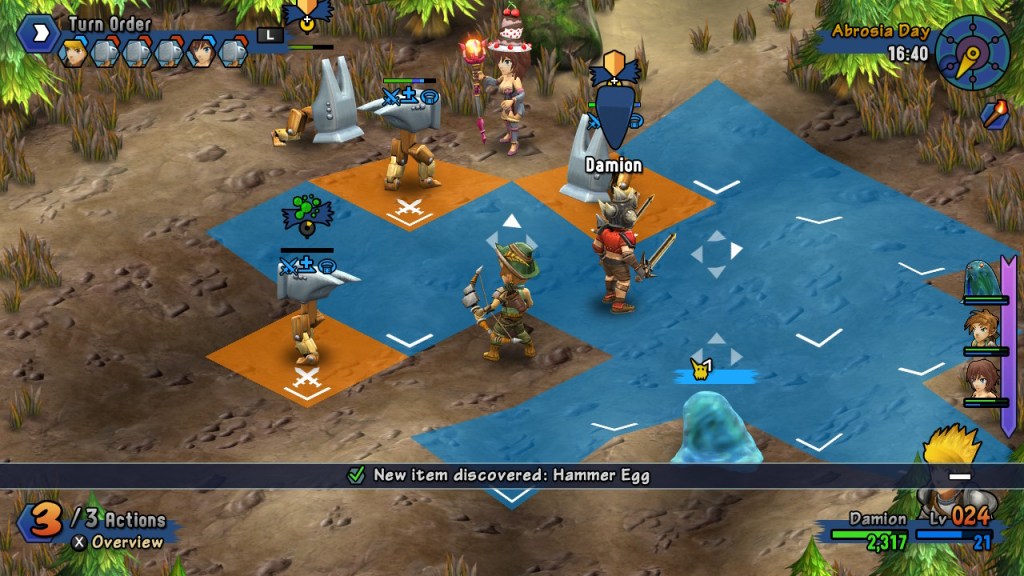Target the orange attack tile left of Damion
The width and height of the screenshot is (1024, 576).
(409, 197)
